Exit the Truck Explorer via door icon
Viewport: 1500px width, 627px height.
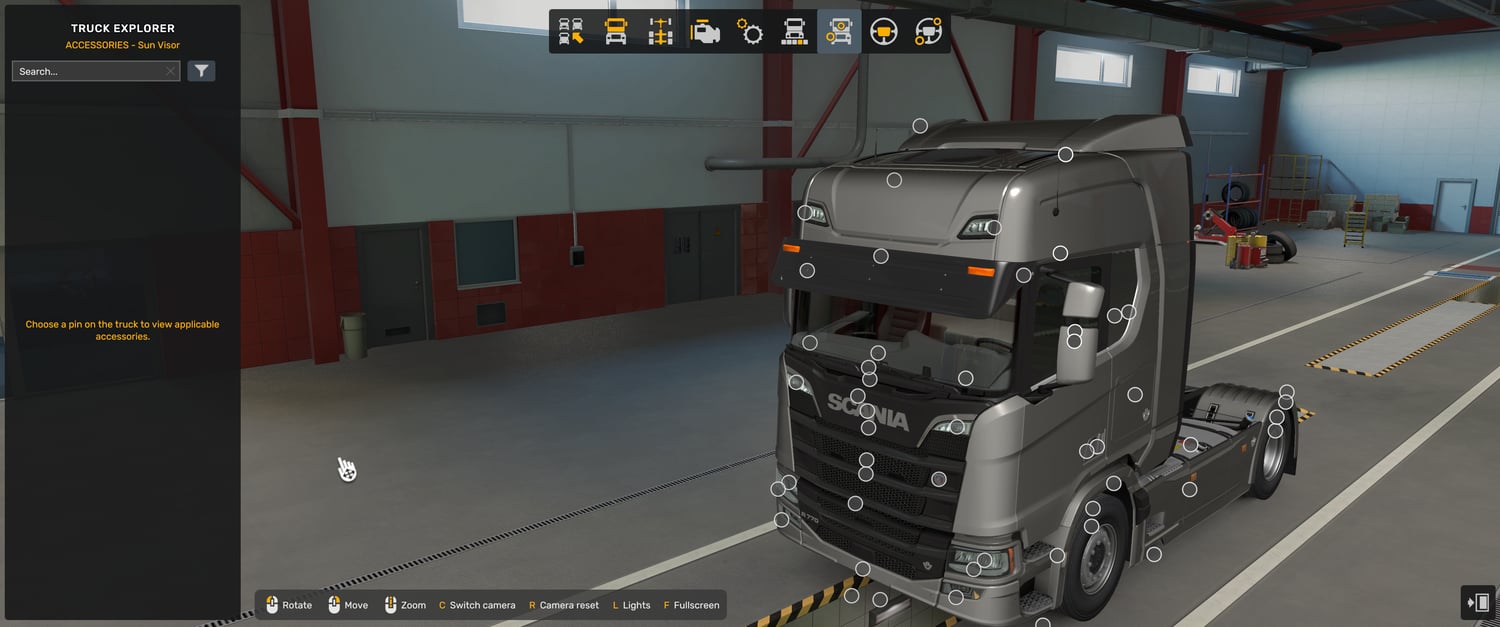pyautogui.click(x=1478, y=603)
